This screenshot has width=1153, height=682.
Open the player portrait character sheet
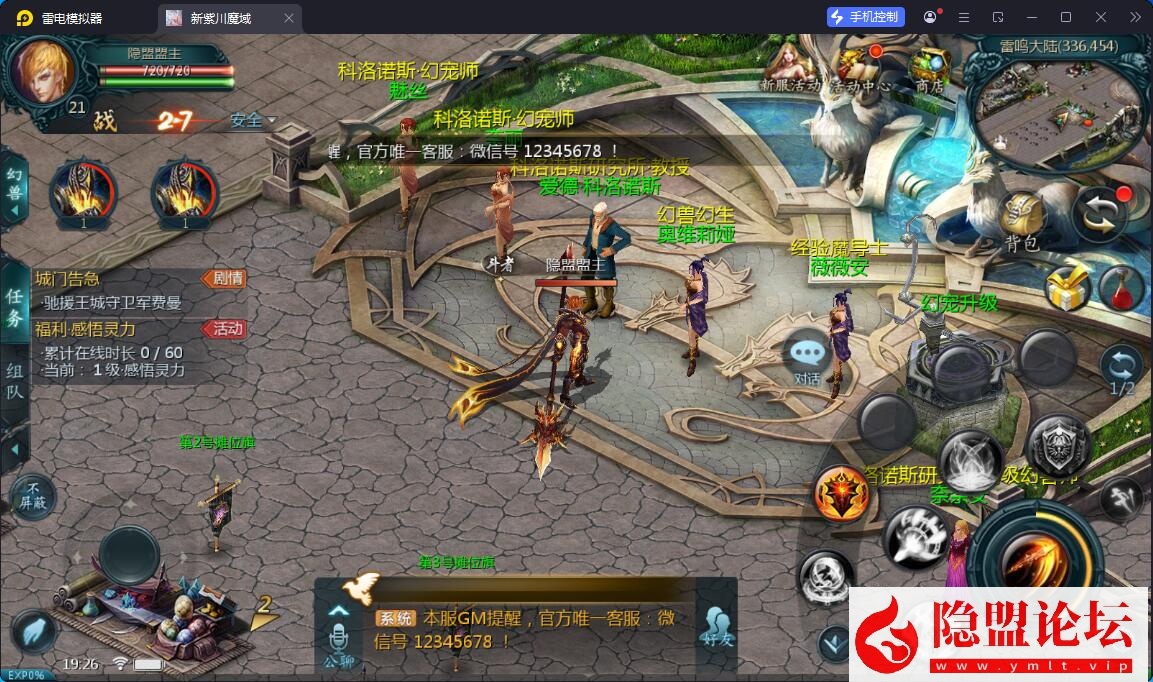[x=42, y=72]
